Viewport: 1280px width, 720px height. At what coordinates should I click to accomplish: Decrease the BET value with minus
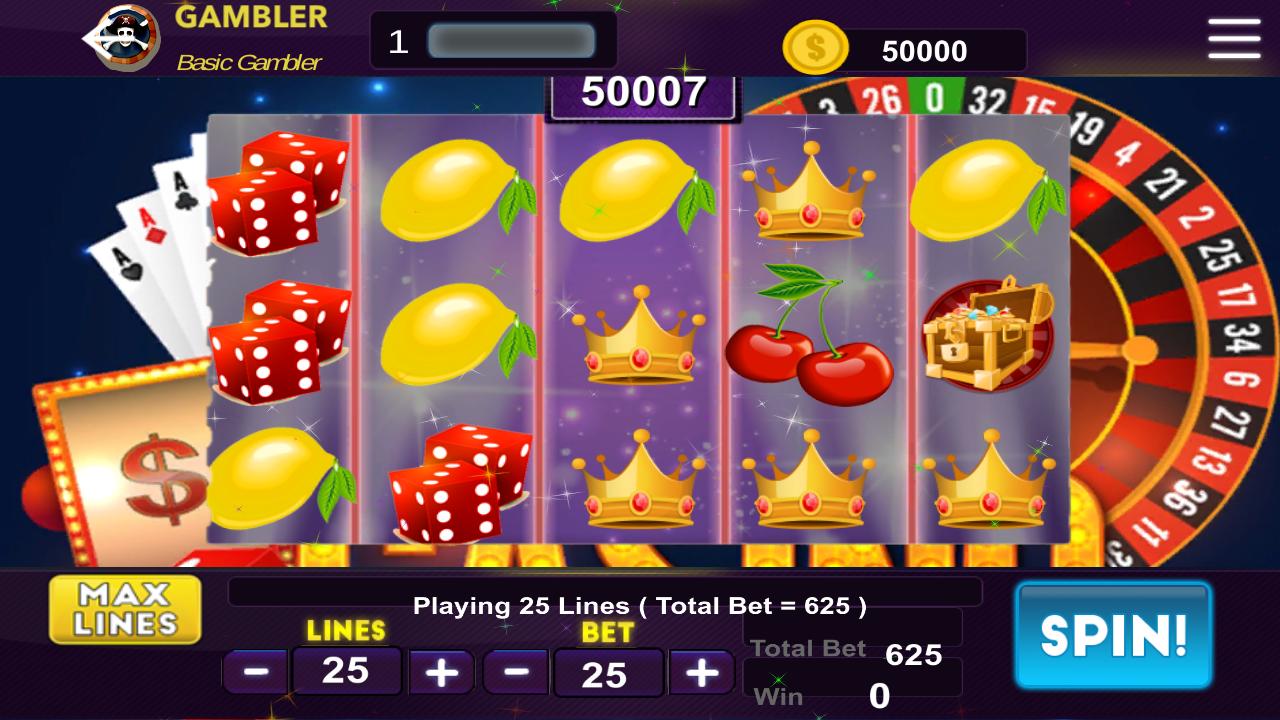click(x=517, y=672)
